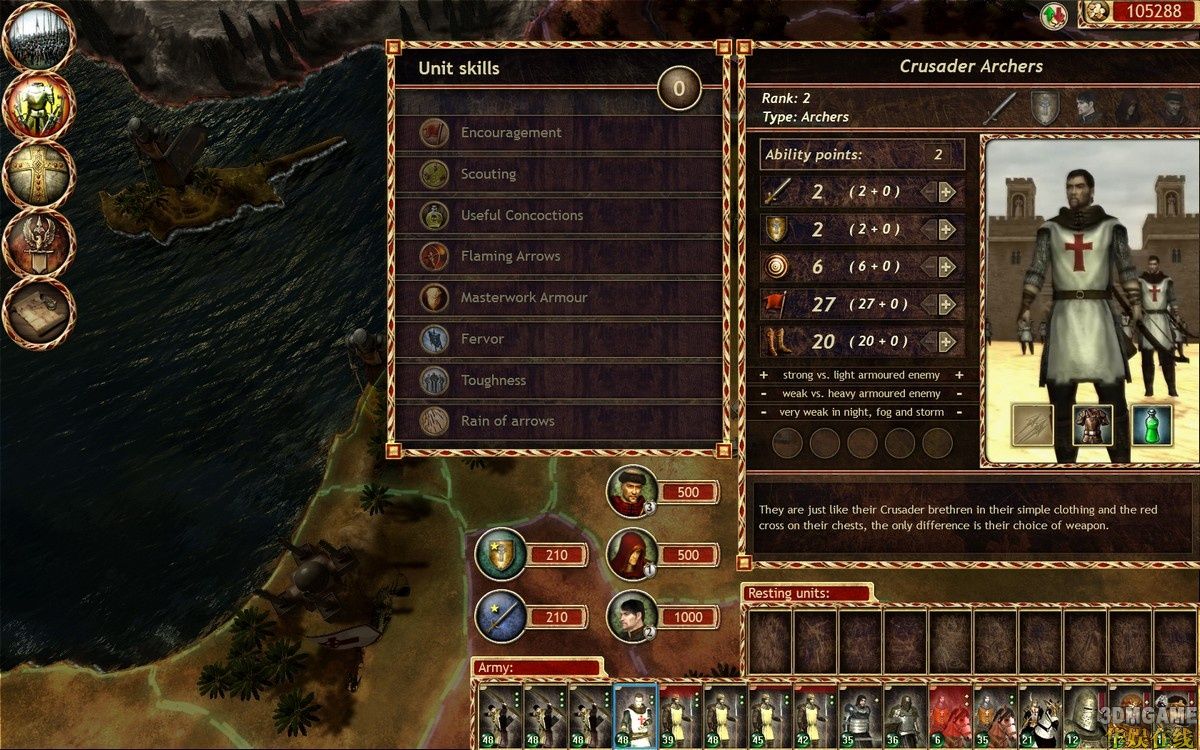The height and width of the screenshot is (750, 1200).
Task: Open the scroll and parchment menu button
Action: click(x=40, y=311)
